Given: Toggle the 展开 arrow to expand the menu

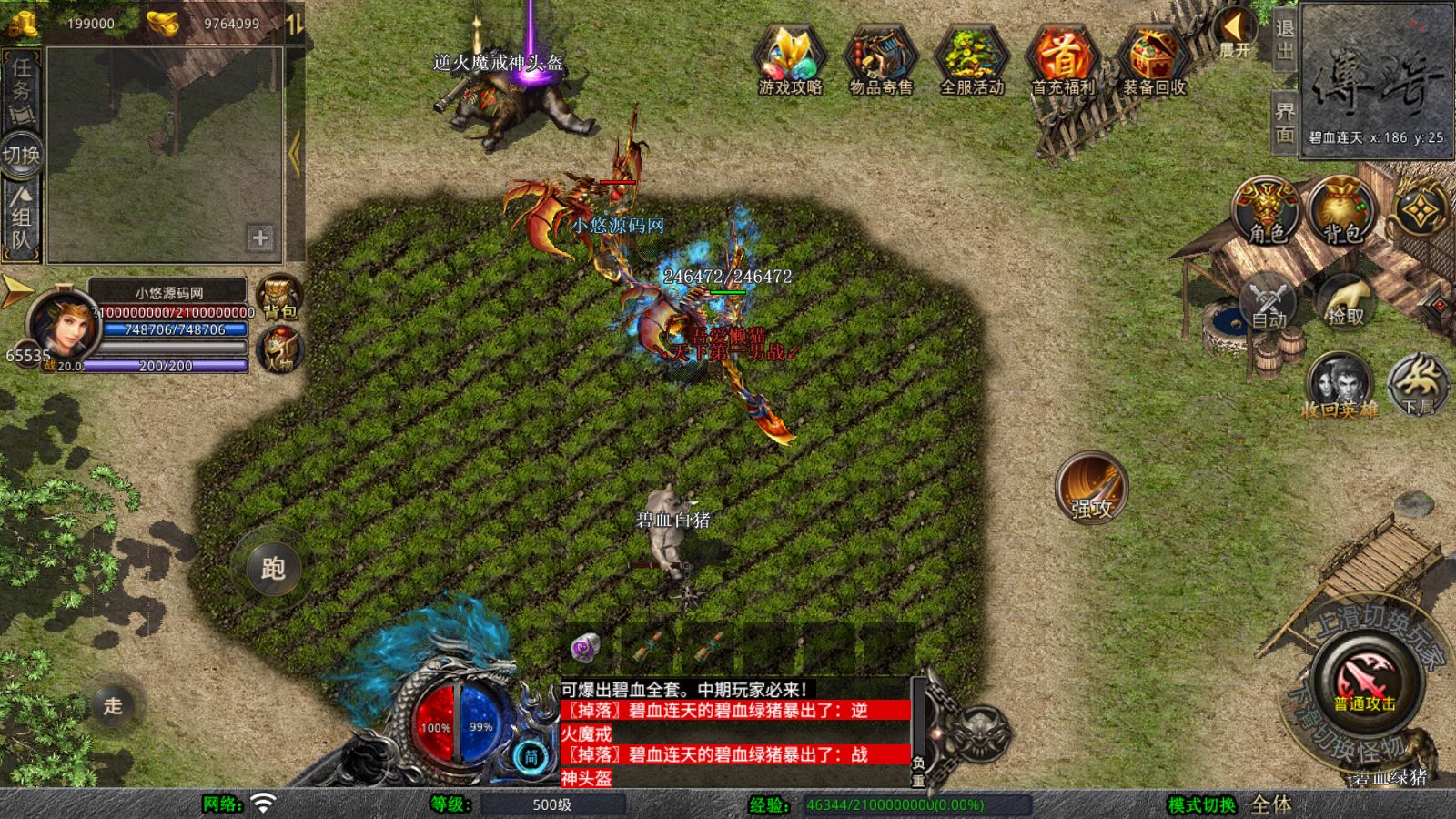Looking at the screenshot, I should [x=1236, y=32].
